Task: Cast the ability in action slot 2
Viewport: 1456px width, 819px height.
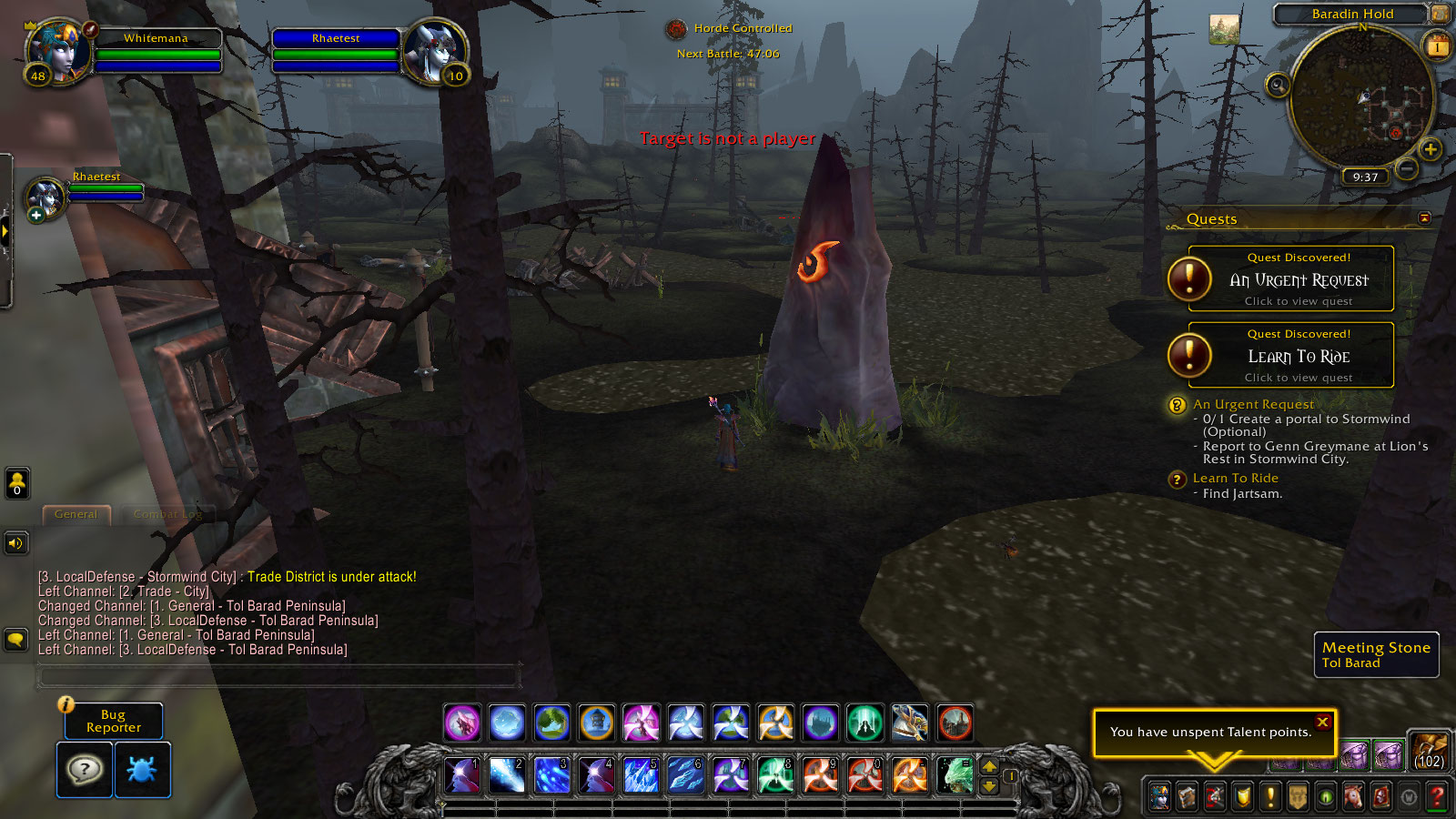Action: point(507,775)
